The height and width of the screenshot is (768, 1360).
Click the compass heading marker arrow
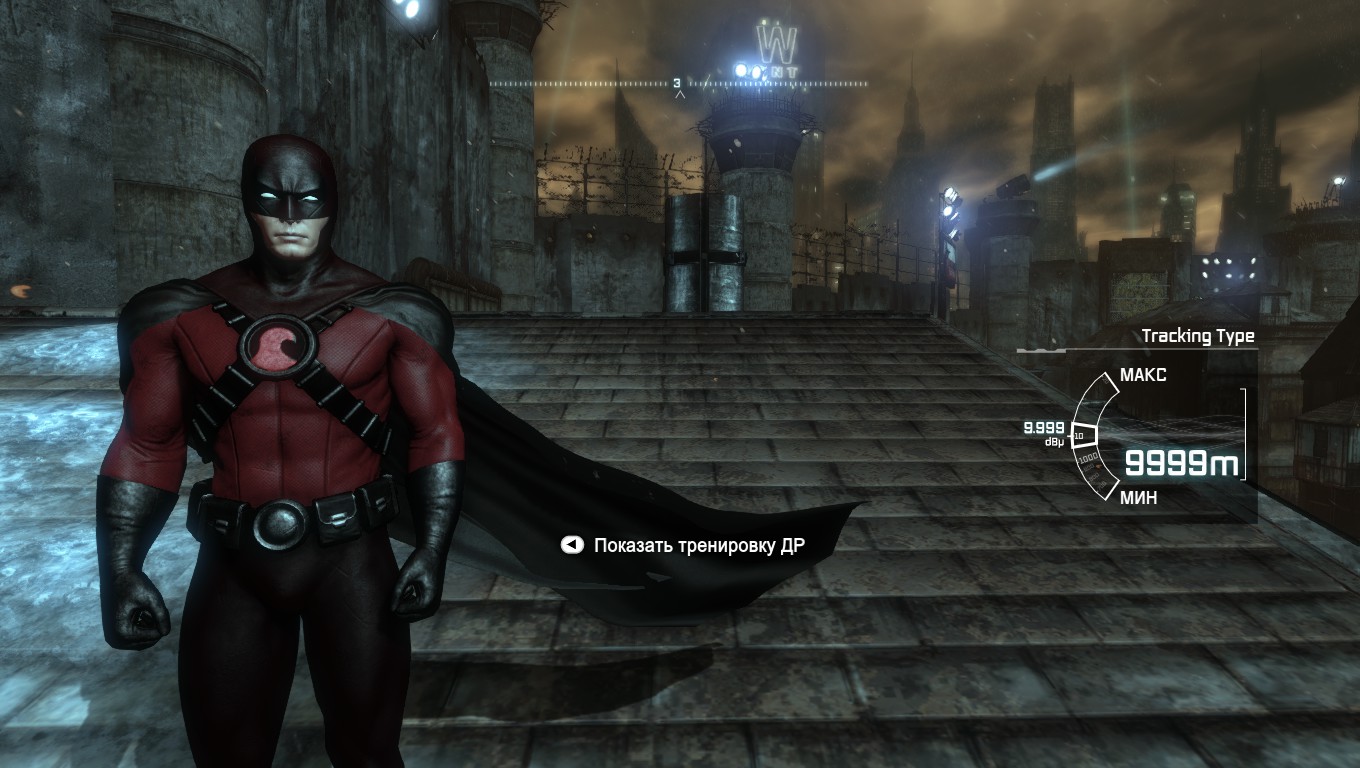coord(679,93)
